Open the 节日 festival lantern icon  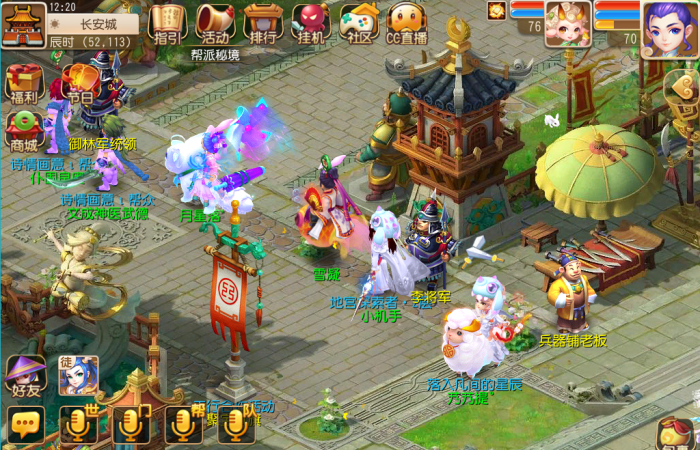pyautogui.click(x=78, y=83)
